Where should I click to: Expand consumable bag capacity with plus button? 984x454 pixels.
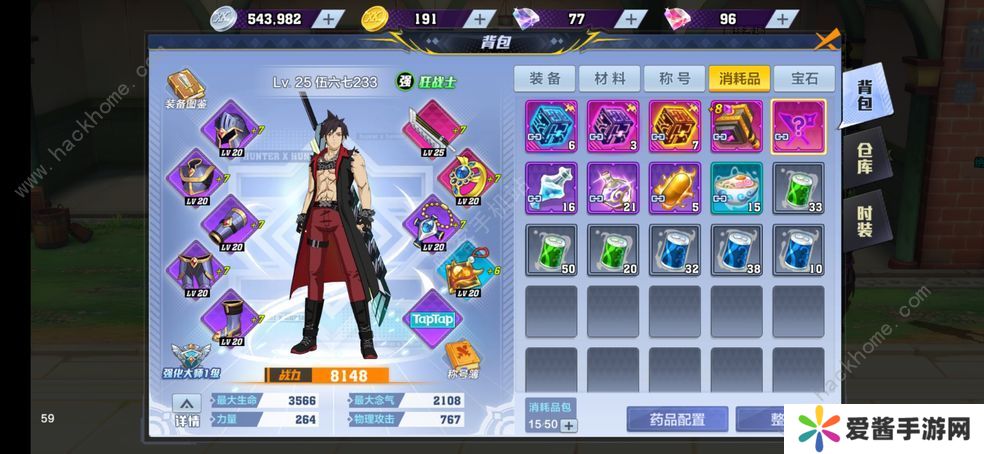tap(569, 426)
